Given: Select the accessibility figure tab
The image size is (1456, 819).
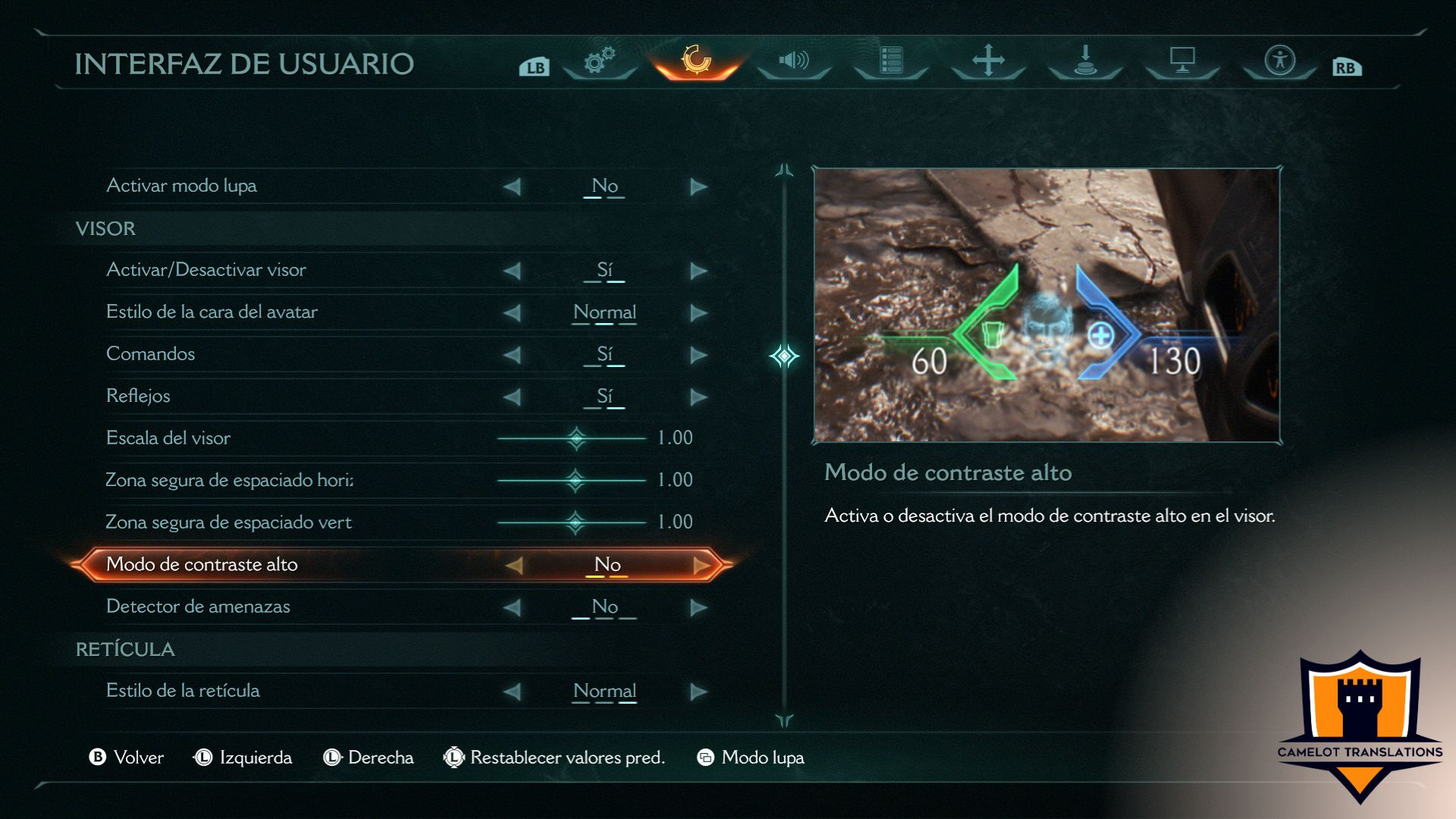Looking at the screenshot, I should [1279, 61].
